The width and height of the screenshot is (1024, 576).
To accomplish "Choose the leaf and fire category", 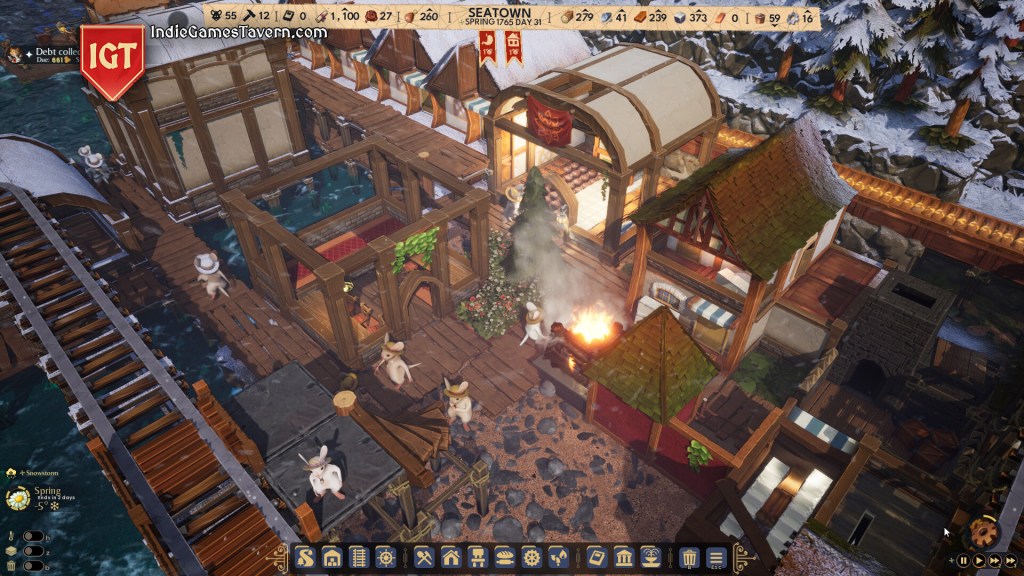I will [558, 557].
